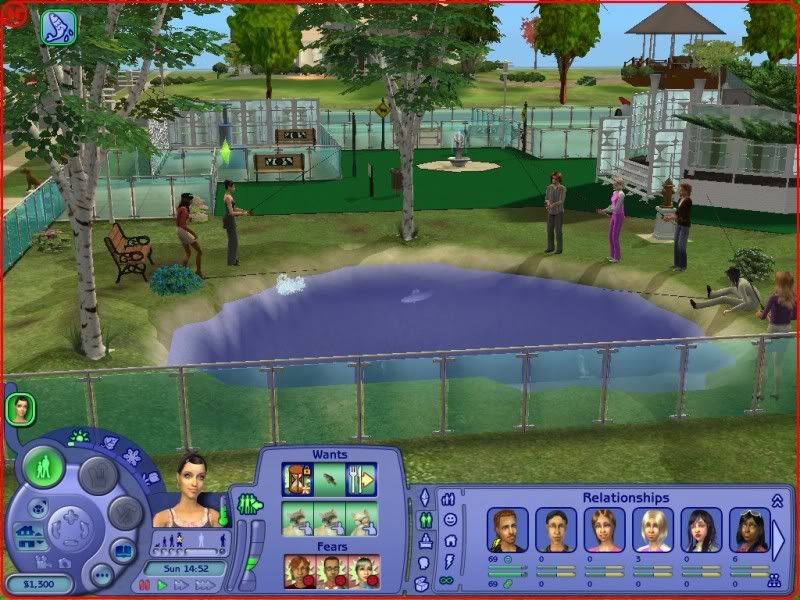This screenshot has width=800, height=600.
Task: Open the lightning bolt Needs tab
Action: pos(449,560)
